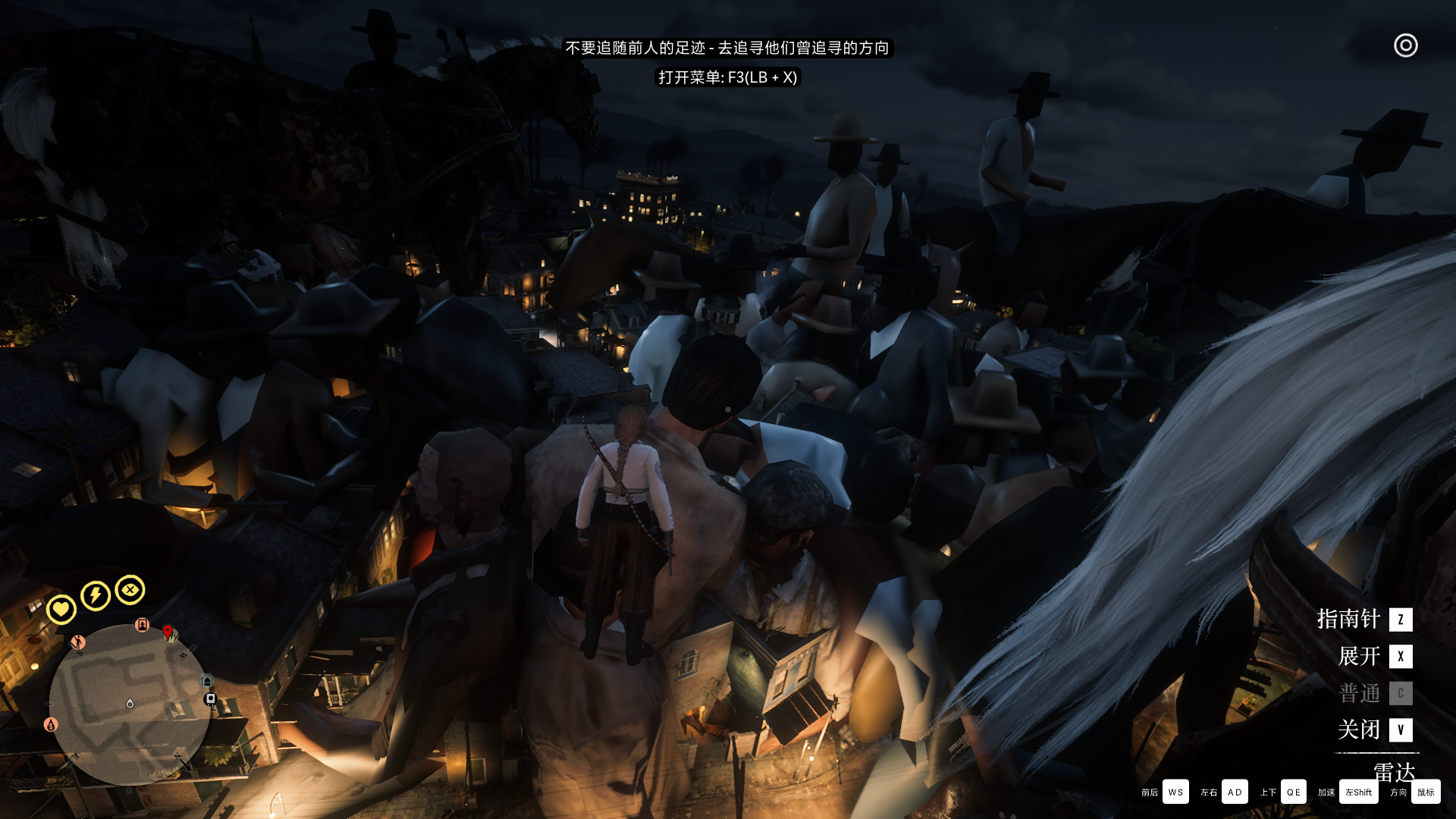
Task: Select the lightning bolt stamina core
Action: [96, 595]
